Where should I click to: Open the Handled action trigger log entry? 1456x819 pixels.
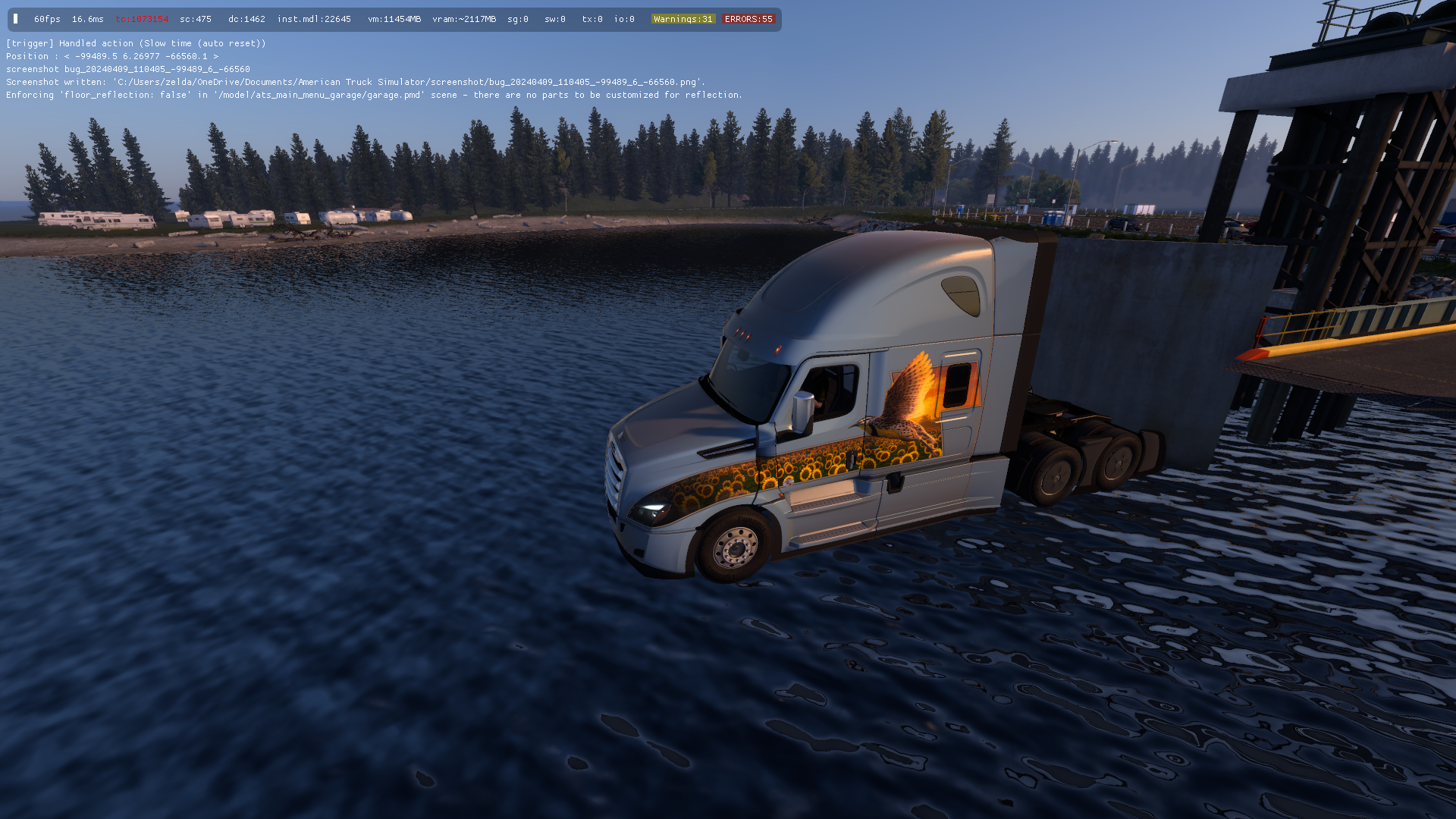(x=136, y=43)
